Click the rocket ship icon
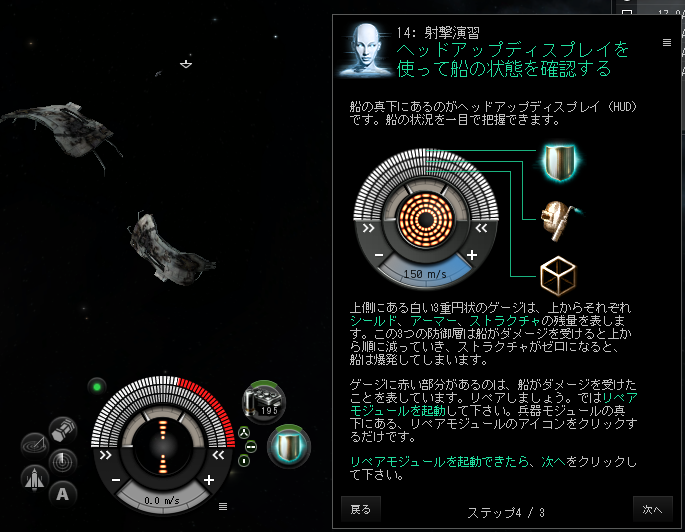The height and width of the screenshot is (532, 685). (33, 478)
